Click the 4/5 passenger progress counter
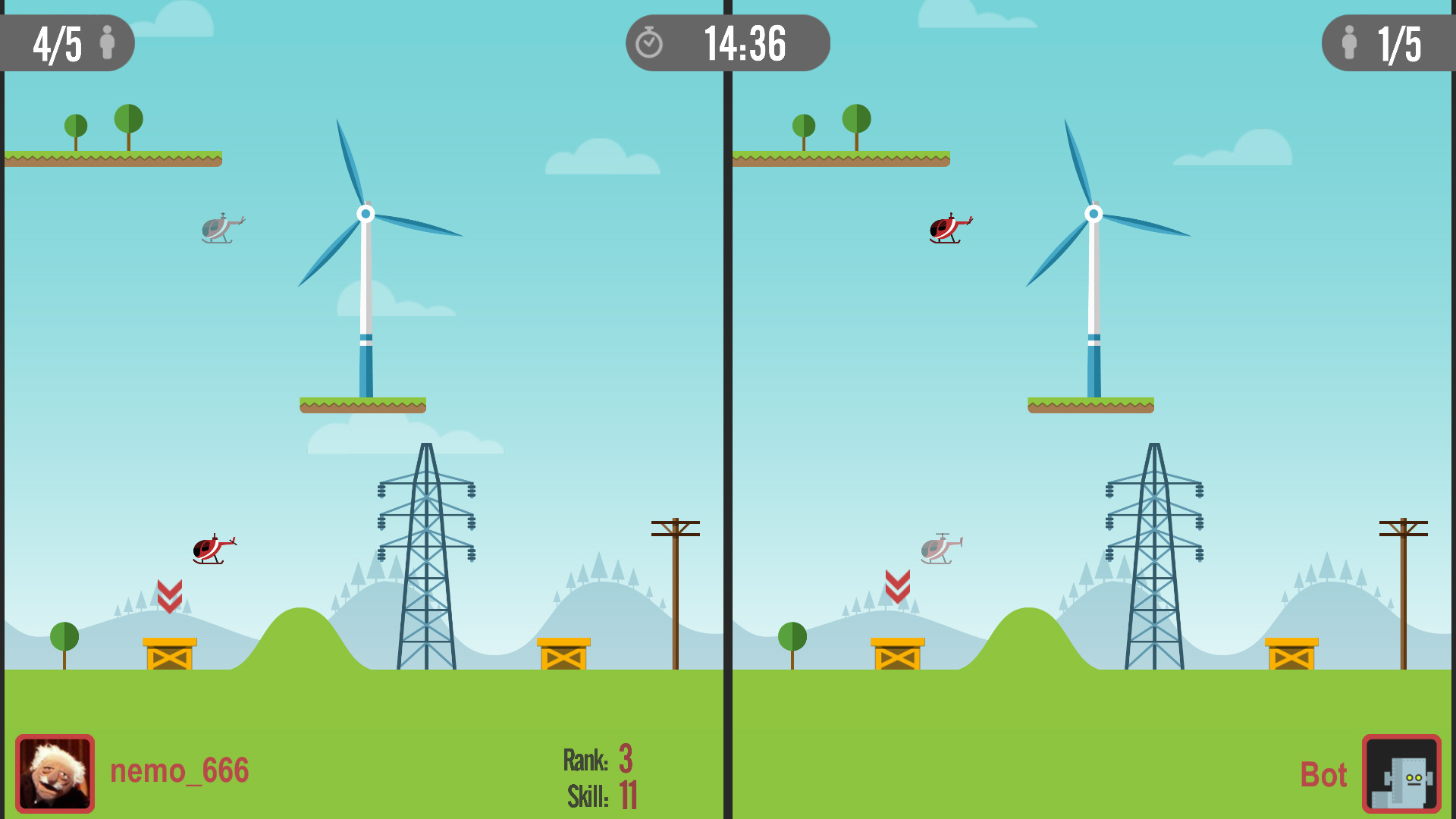The image size is (1456, 819). coord(57,42)
